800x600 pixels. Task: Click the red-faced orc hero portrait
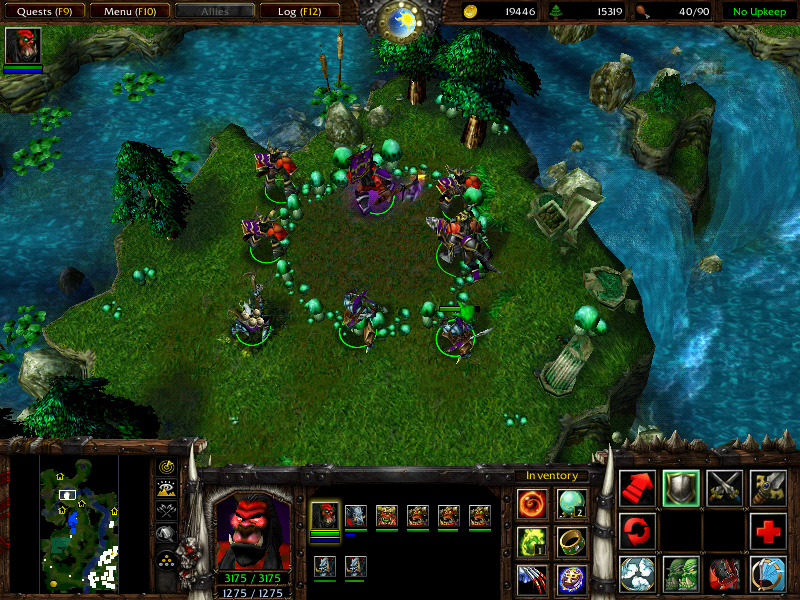[253, 529]
